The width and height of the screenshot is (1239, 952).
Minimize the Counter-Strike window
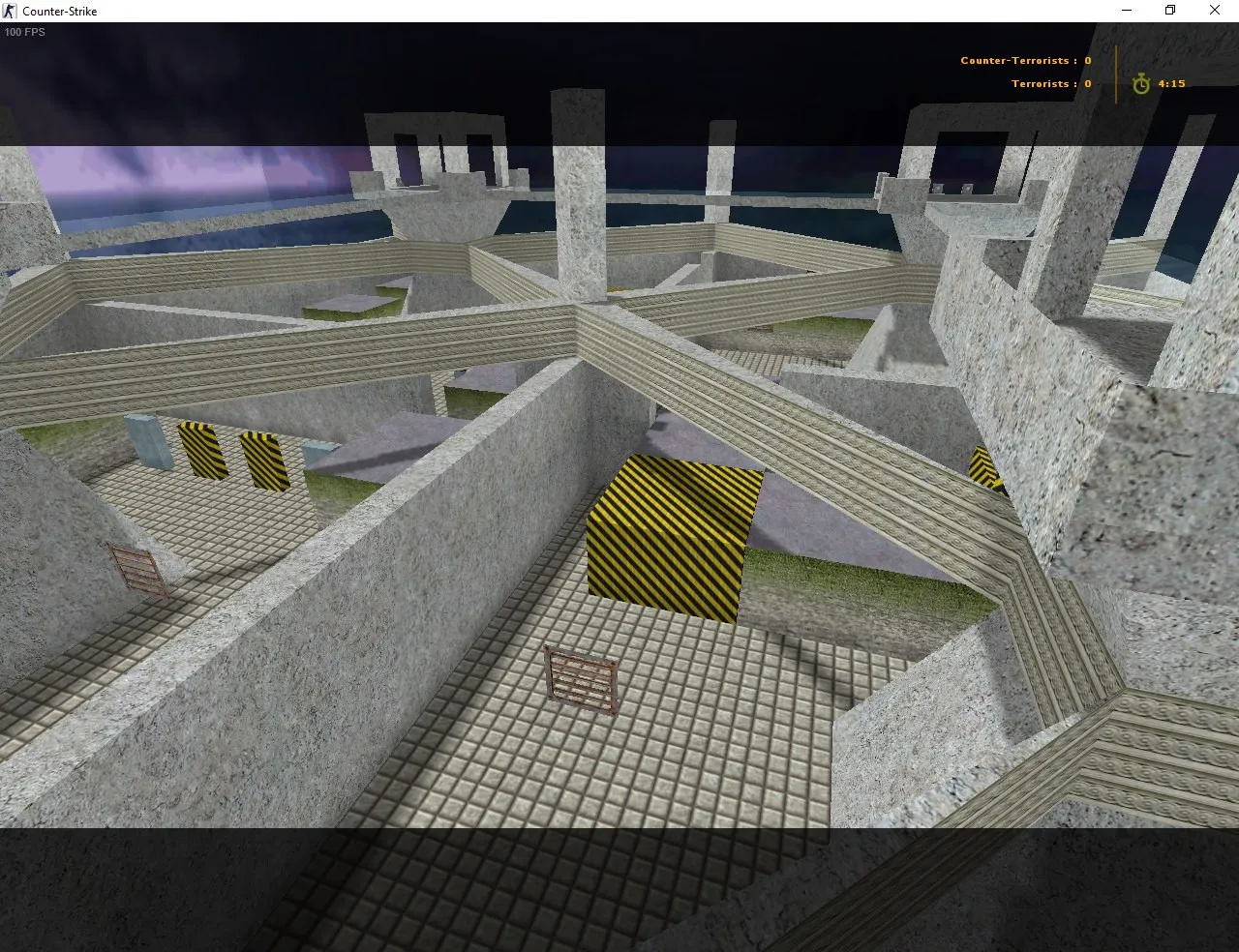pyautogui.click(x=1126, y=11)
